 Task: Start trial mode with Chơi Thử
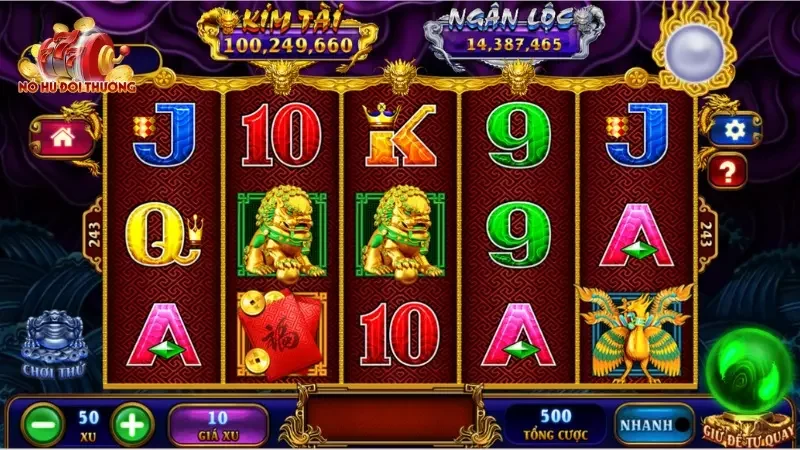(x=54, y=345)
